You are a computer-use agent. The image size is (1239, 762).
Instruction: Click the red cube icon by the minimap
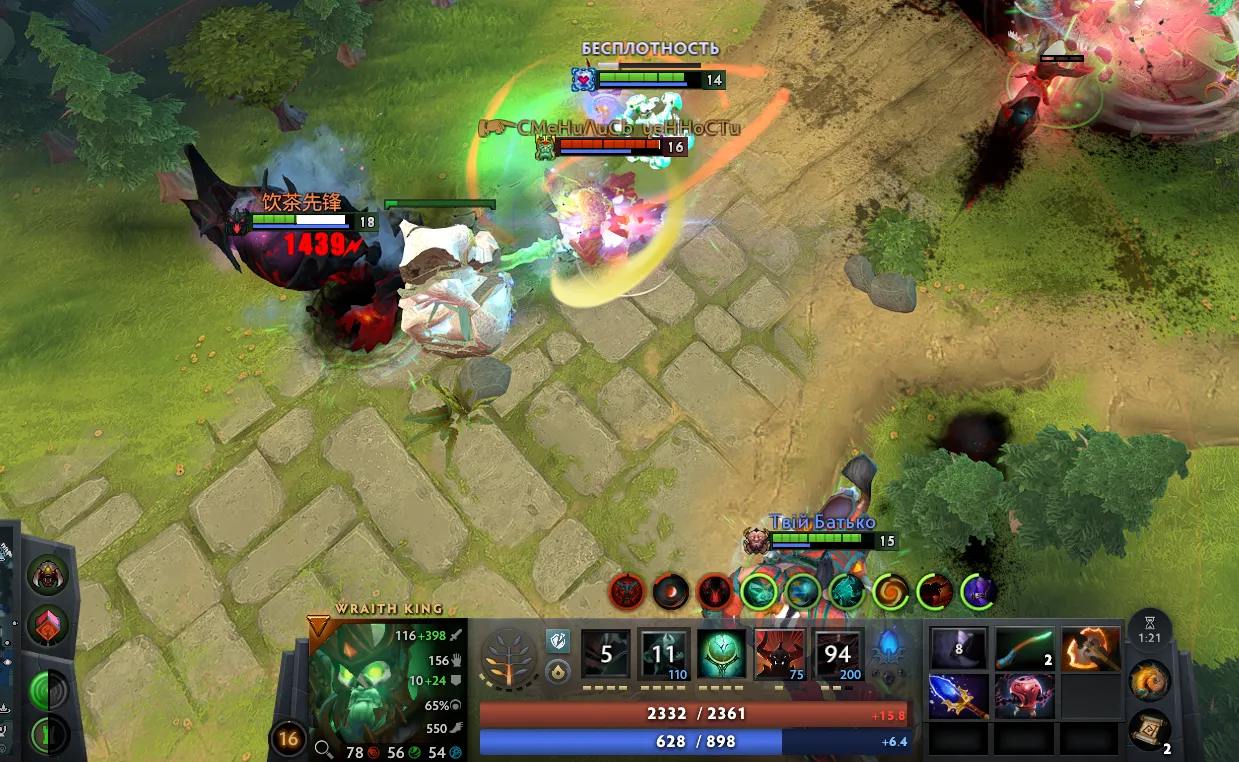click(46, 625)
